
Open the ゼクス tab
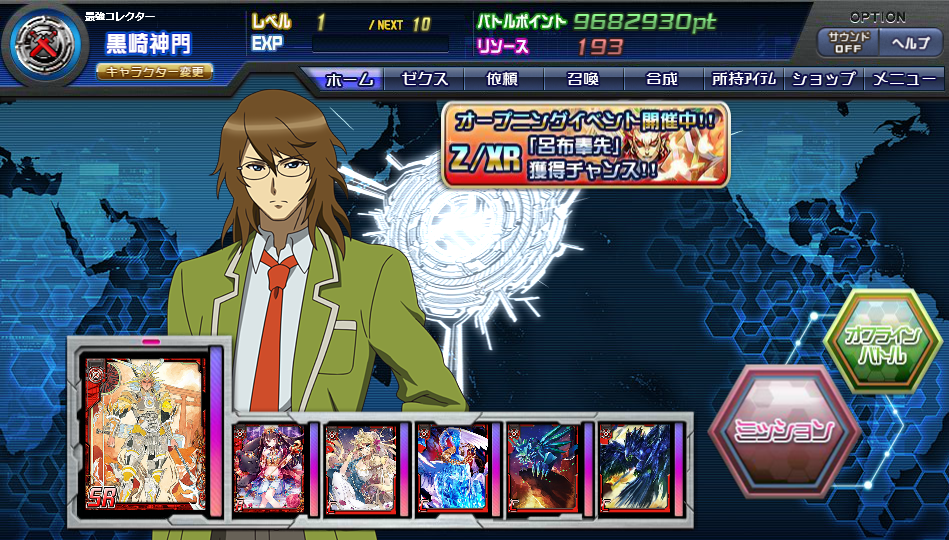click(424, 79)
